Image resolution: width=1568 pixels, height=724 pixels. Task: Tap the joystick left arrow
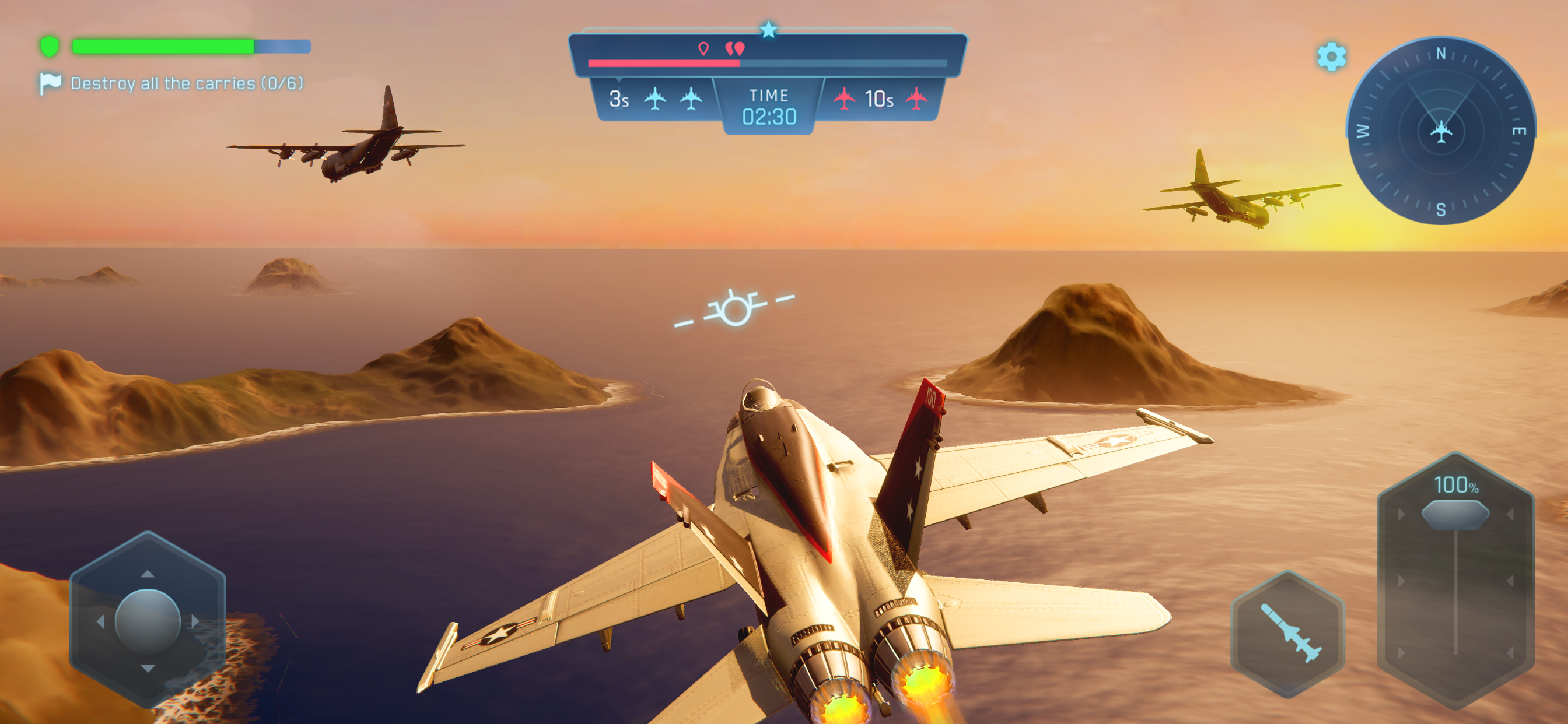(100, 621)
